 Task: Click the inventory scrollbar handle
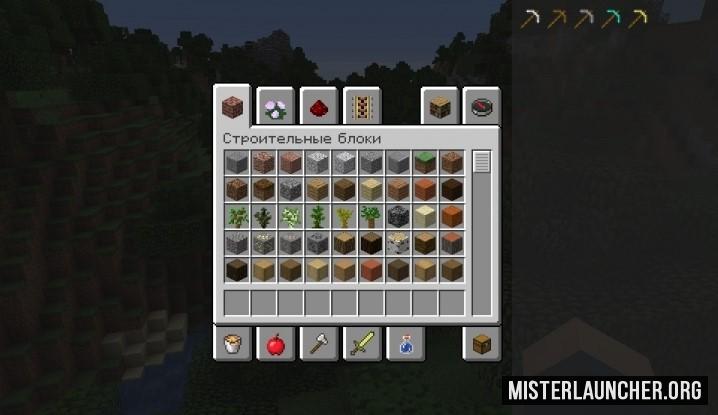[x=482, y=162]
